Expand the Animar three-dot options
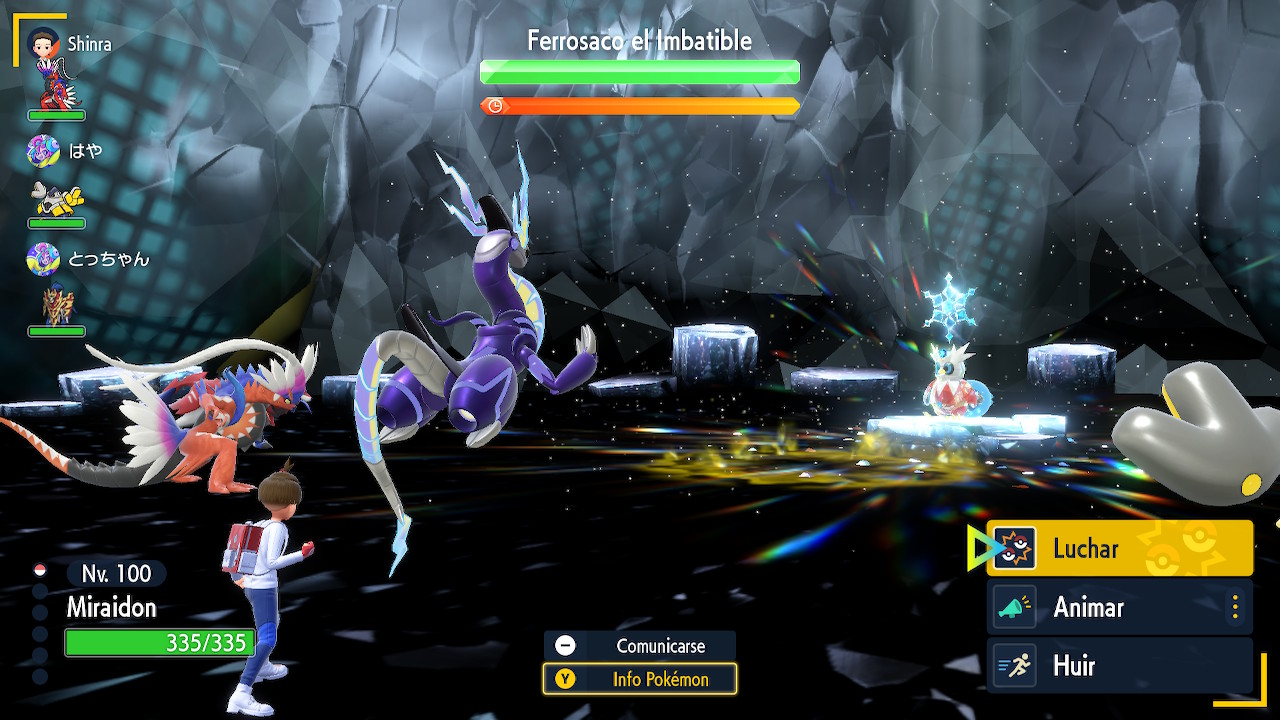 (x=1236, y=607)
